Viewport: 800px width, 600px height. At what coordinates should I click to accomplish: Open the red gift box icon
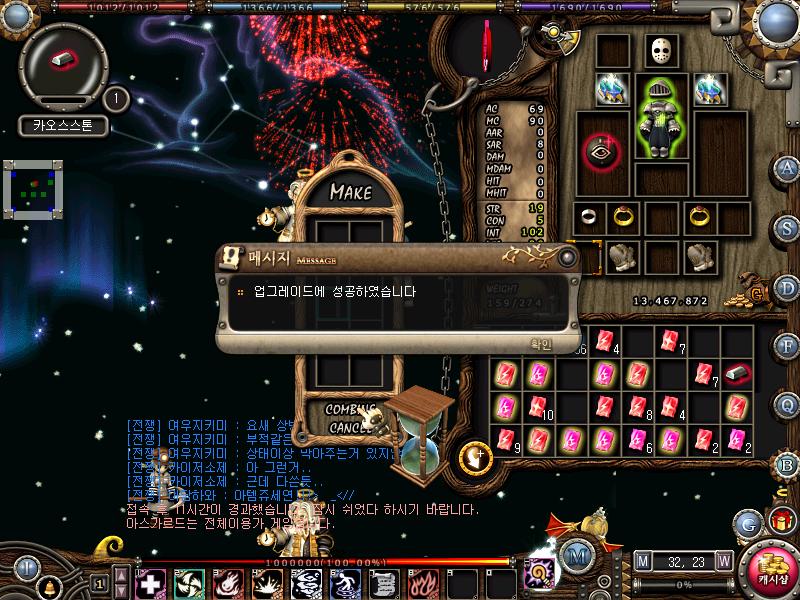[779, 521]
